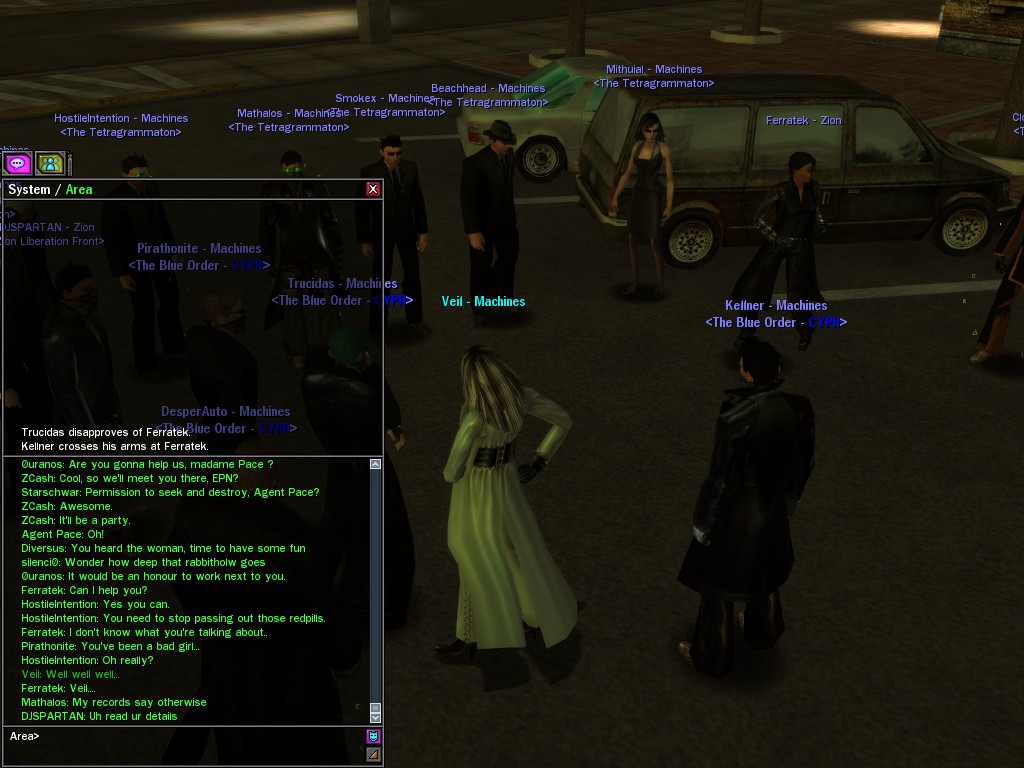Open the yellow people-group icon

click(50, 163)
